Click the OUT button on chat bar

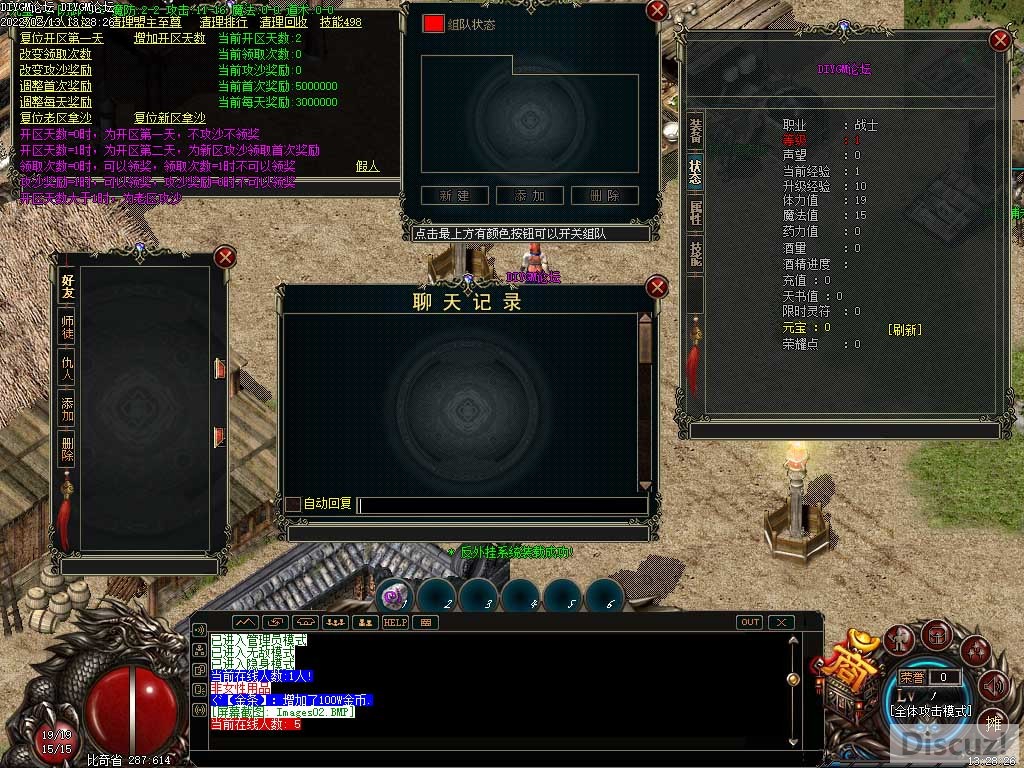750,622
